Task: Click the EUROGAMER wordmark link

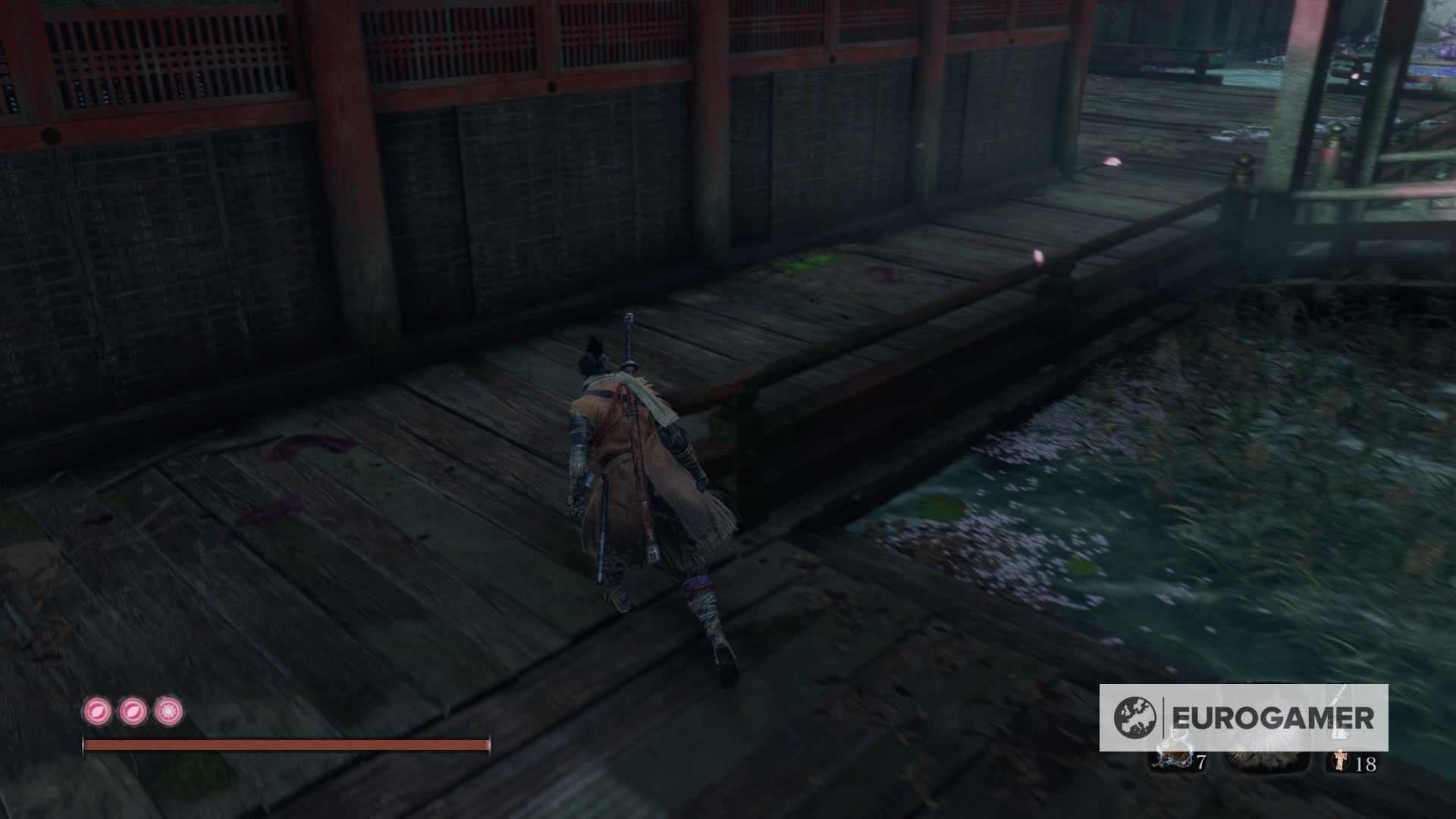Action: 1274,715
